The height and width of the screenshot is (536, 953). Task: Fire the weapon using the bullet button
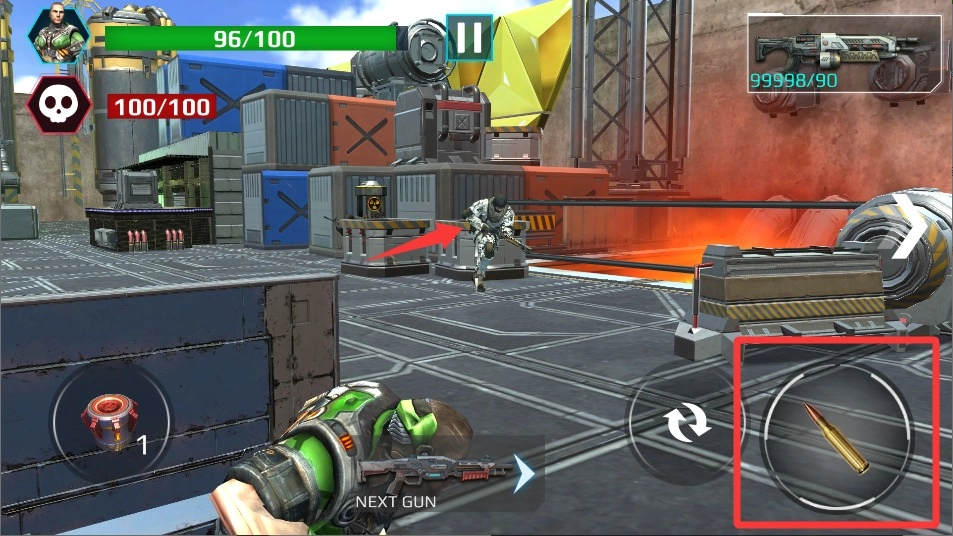tap(836, 437)
